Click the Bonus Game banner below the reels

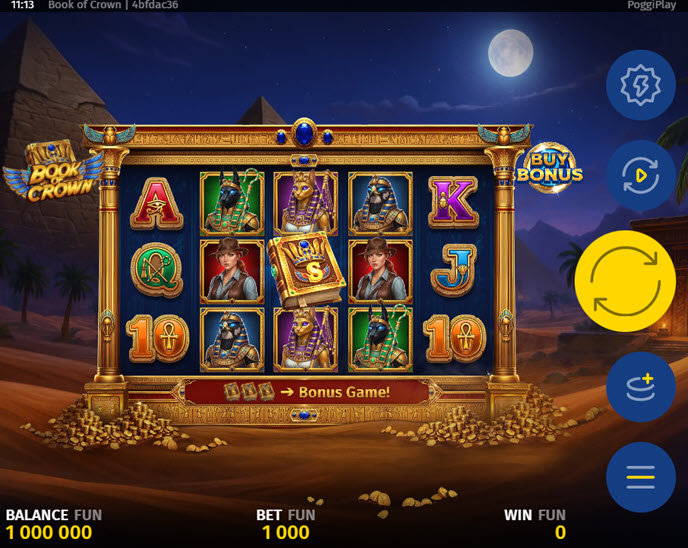[306, 392]
